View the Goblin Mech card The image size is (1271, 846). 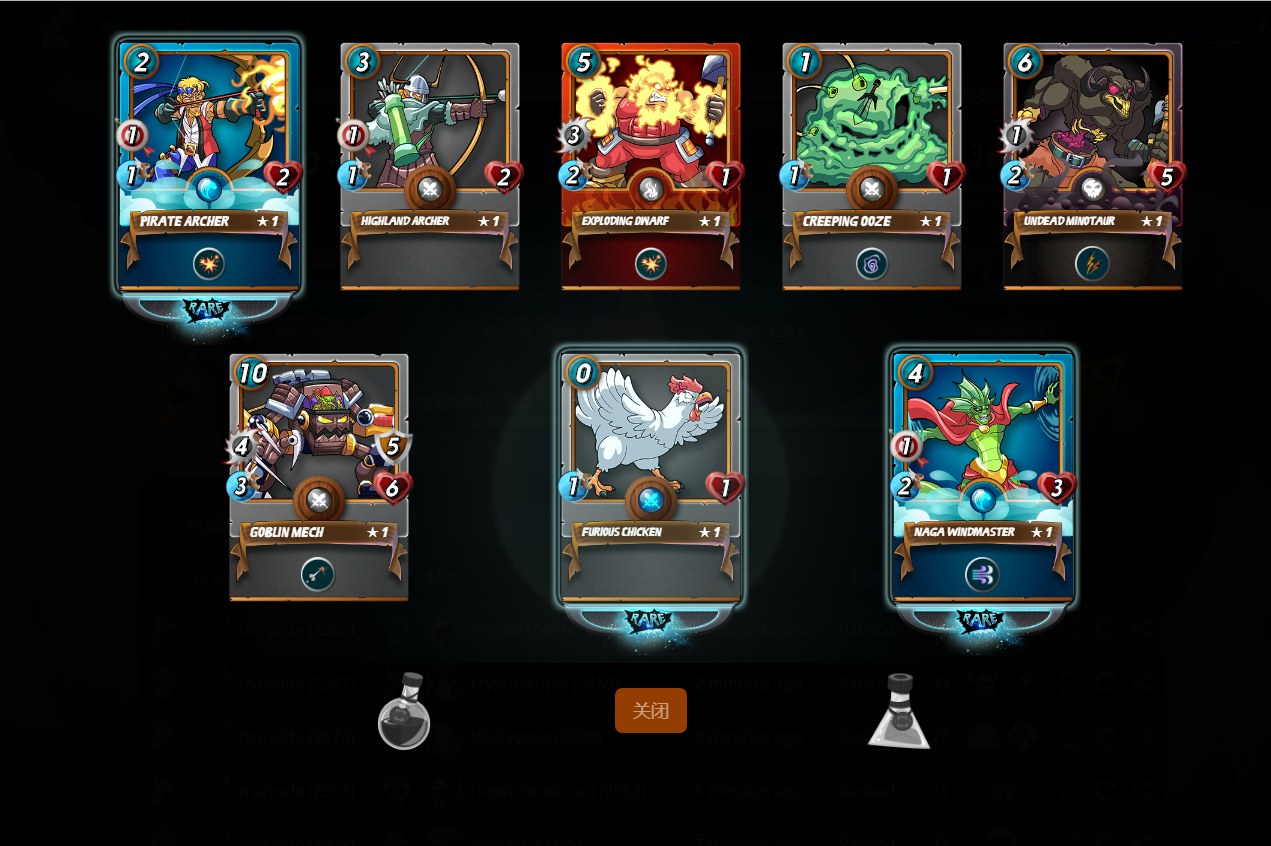[x=319, y=477]
